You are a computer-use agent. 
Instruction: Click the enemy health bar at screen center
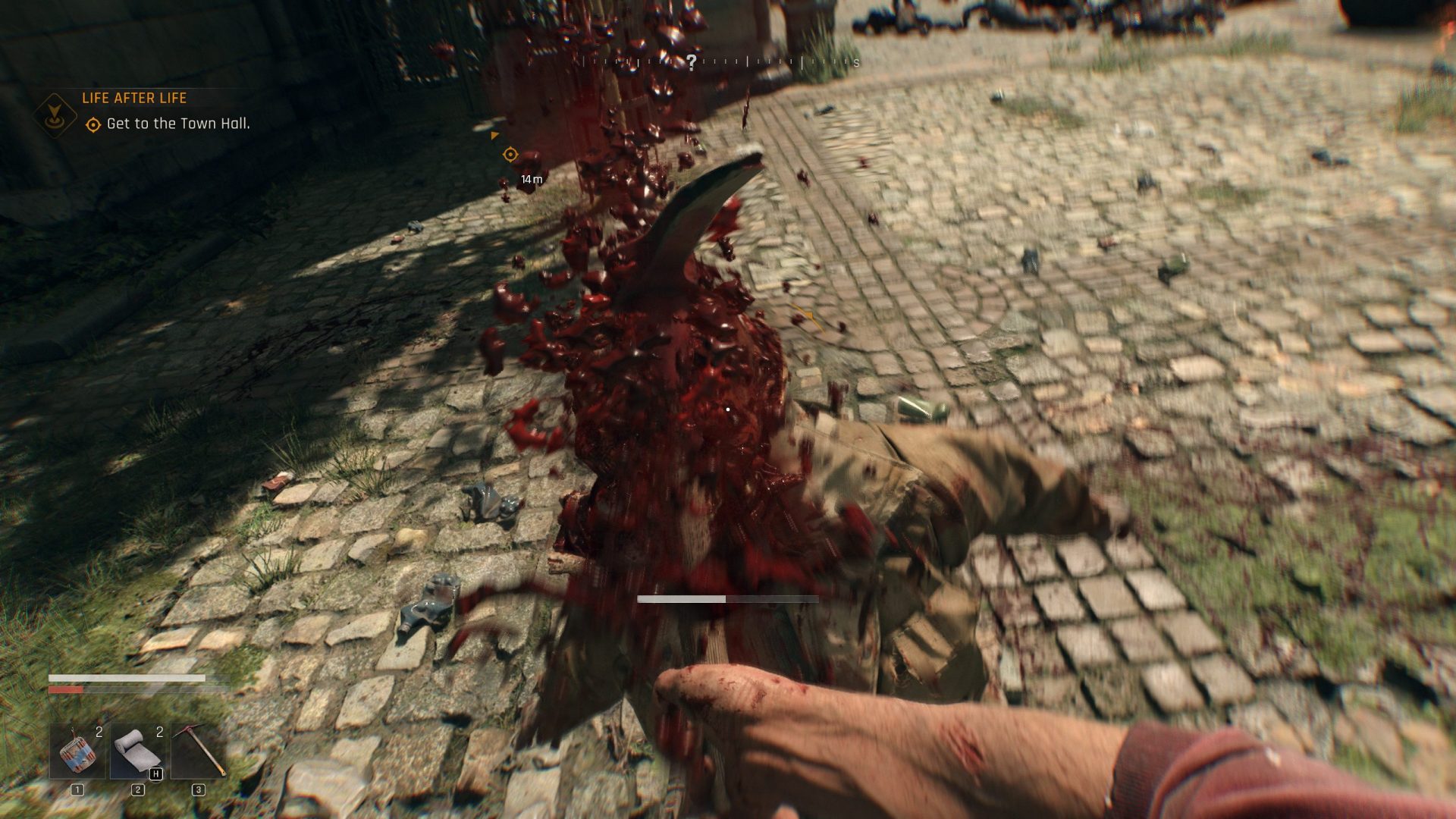728,599
